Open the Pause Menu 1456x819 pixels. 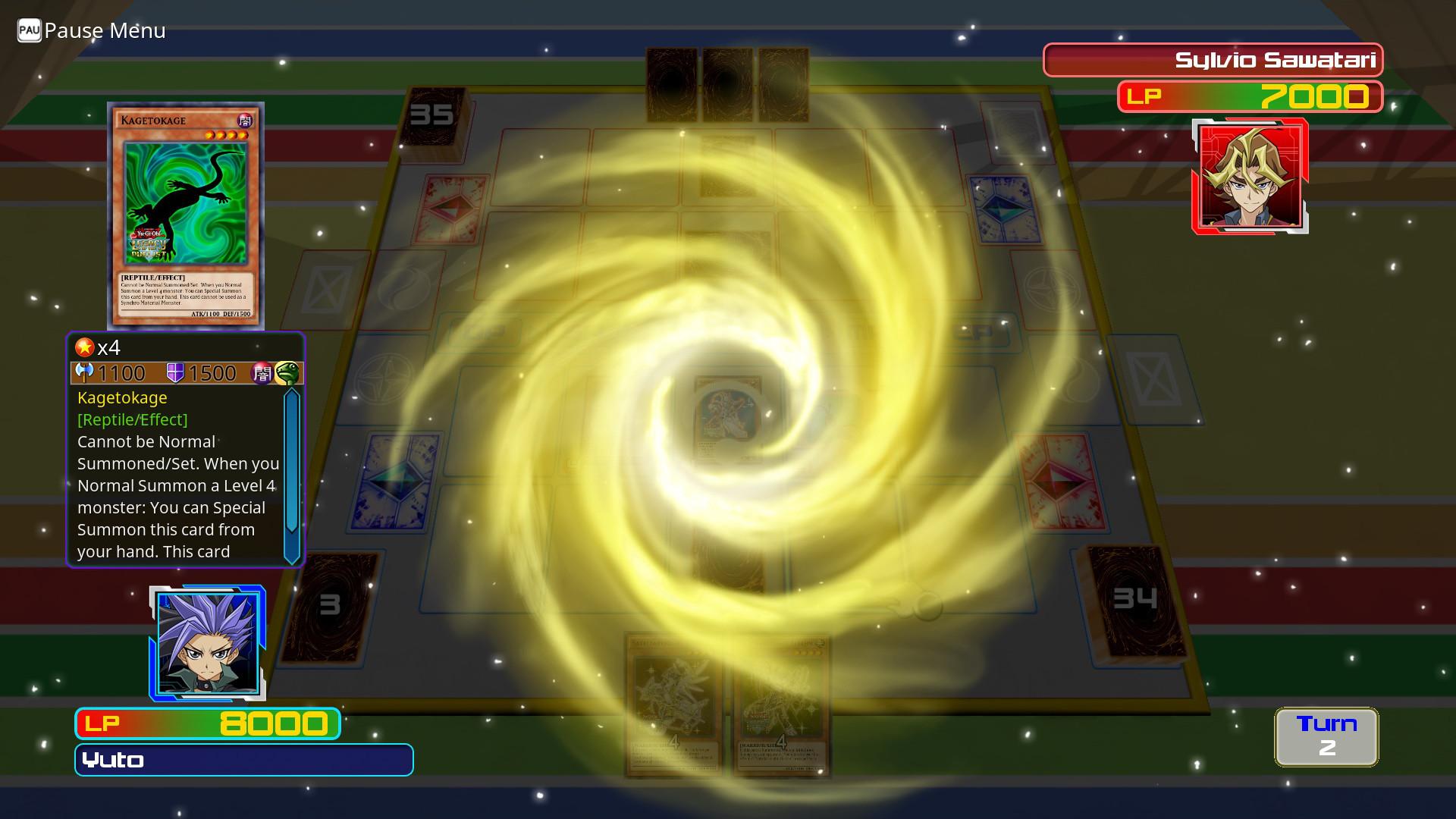pyautogui.click(x=105, y=31)
